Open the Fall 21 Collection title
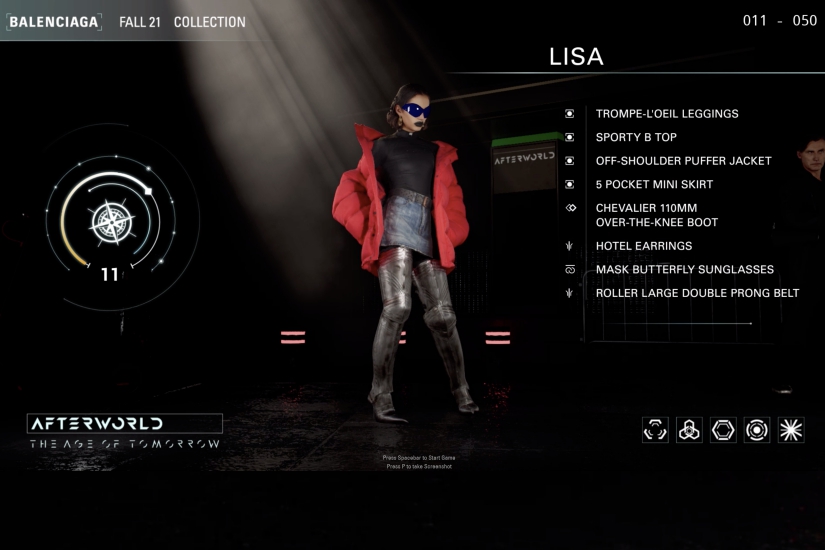Screen dimensions: 825x550 (x=182, y=22)
